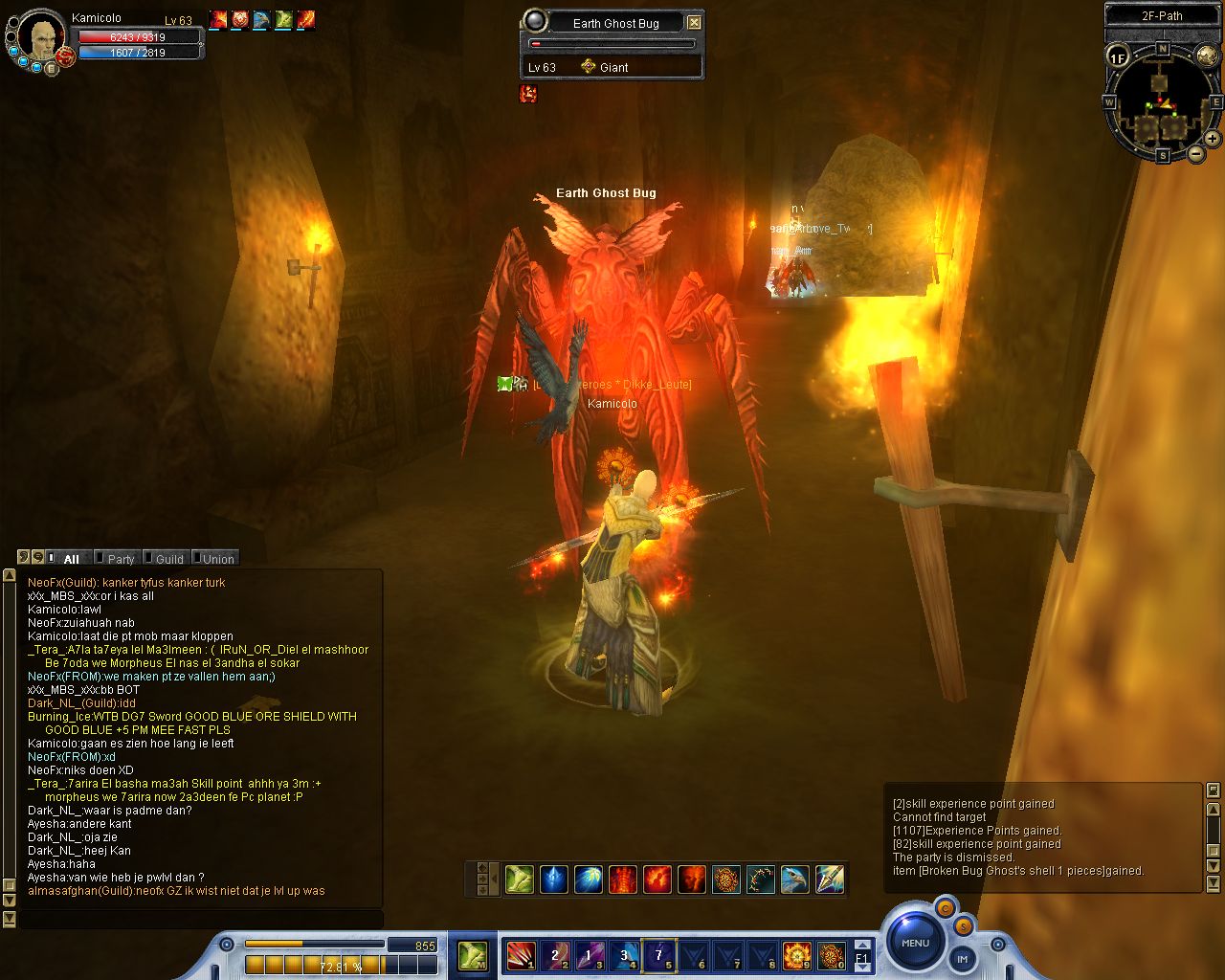
Task: Zoom out the minimap with minus button
Action: click(1196, 153)
